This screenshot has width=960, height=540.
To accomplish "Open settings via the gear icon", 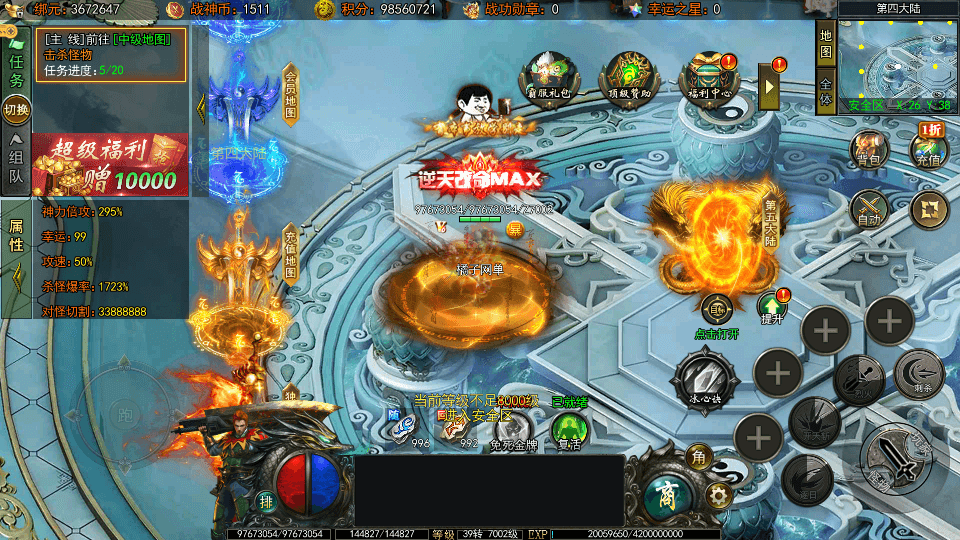I will click(717, 495).
